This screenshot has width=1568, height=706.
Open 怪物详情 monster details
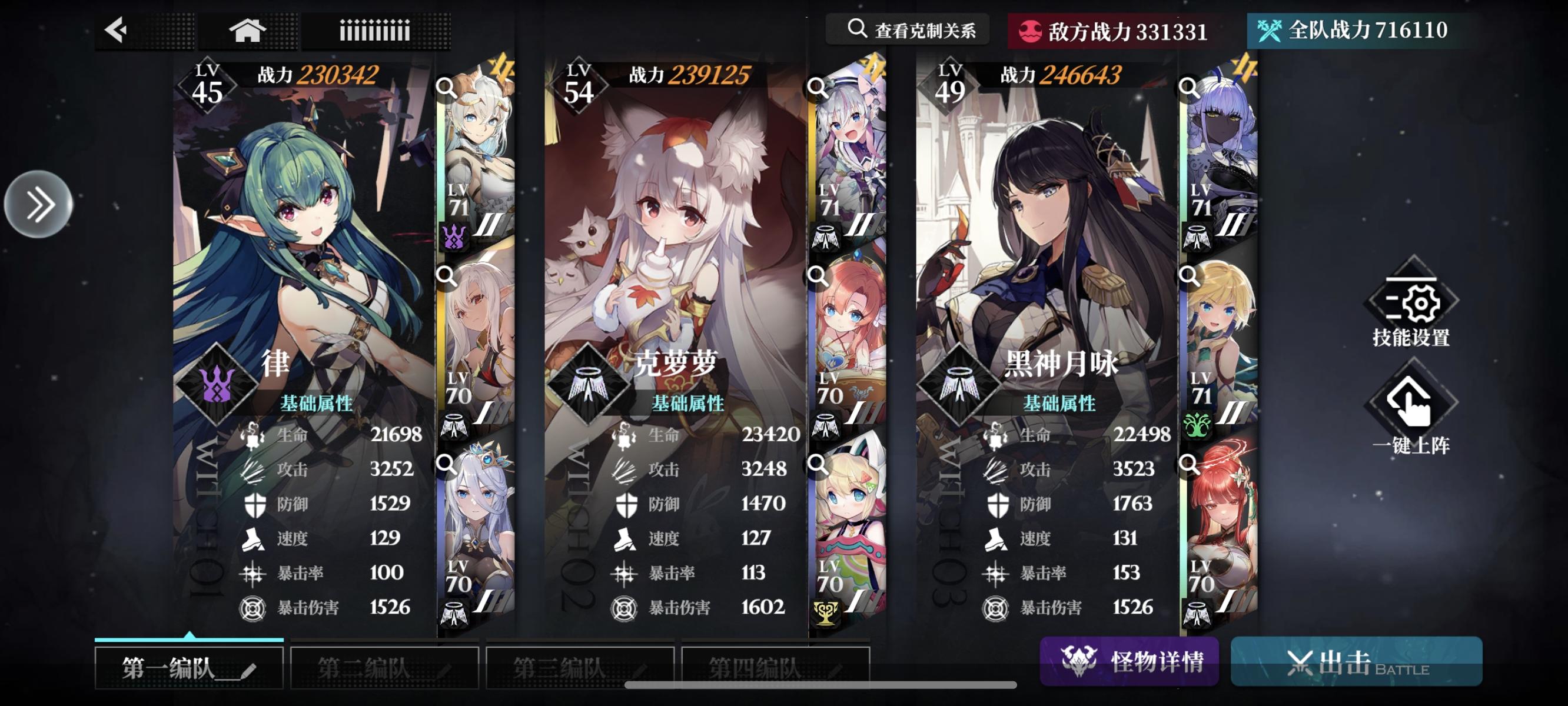click(1129, 662)
